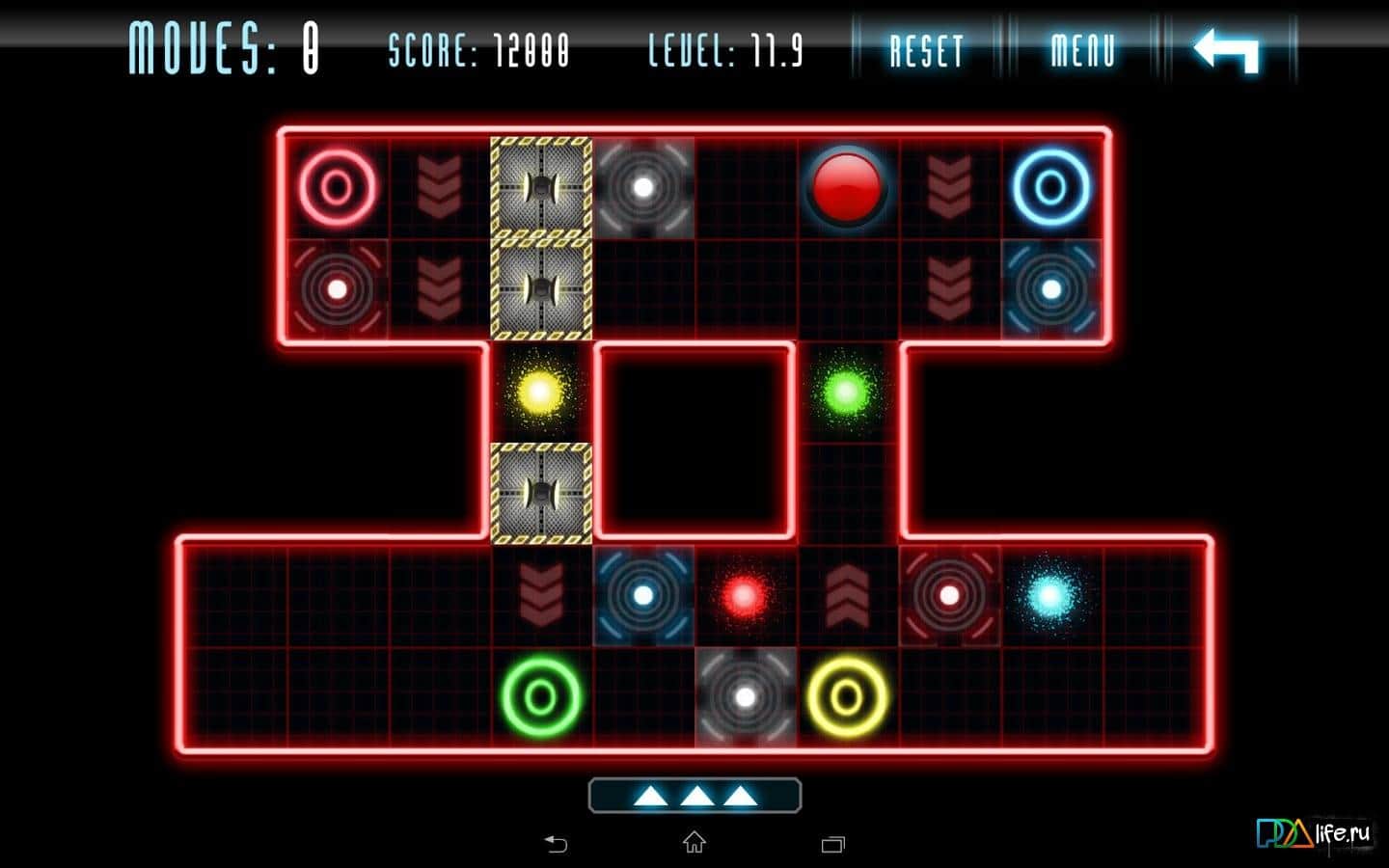Tap the yellow energy particle near the top bridge
1389x868 pixels.
(x=538, y=393)
